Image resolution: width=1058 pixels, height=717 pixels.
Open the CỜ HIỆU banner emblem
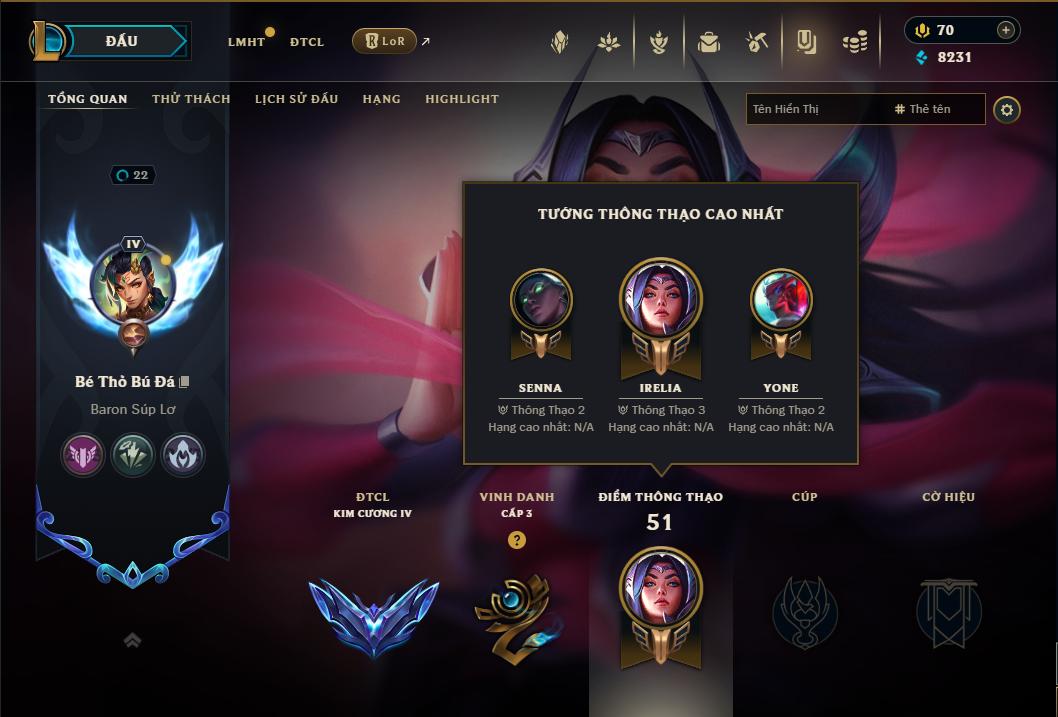(x=948, y=612)
